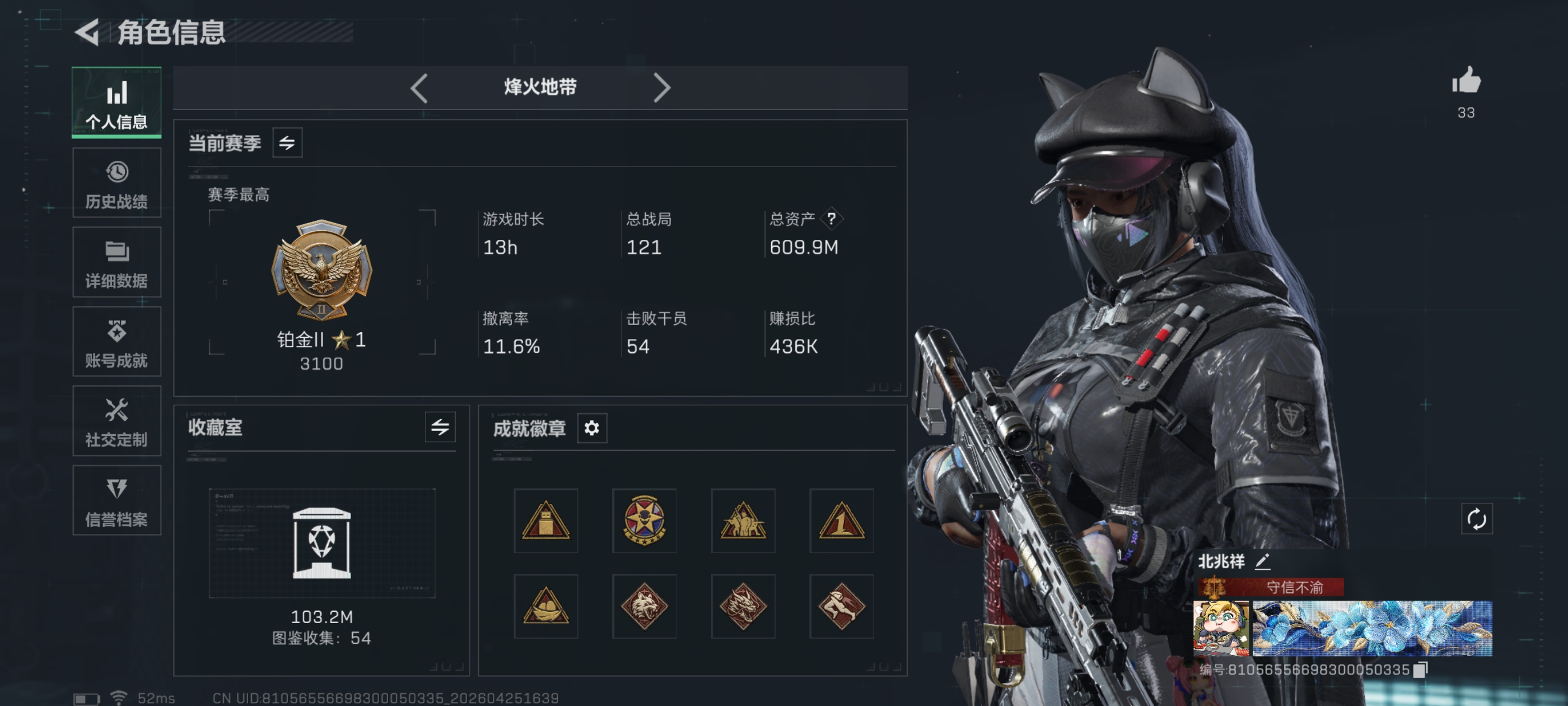Toggle the 当前赛季 season swap button

pyautogui.click(x=287, y=143)
